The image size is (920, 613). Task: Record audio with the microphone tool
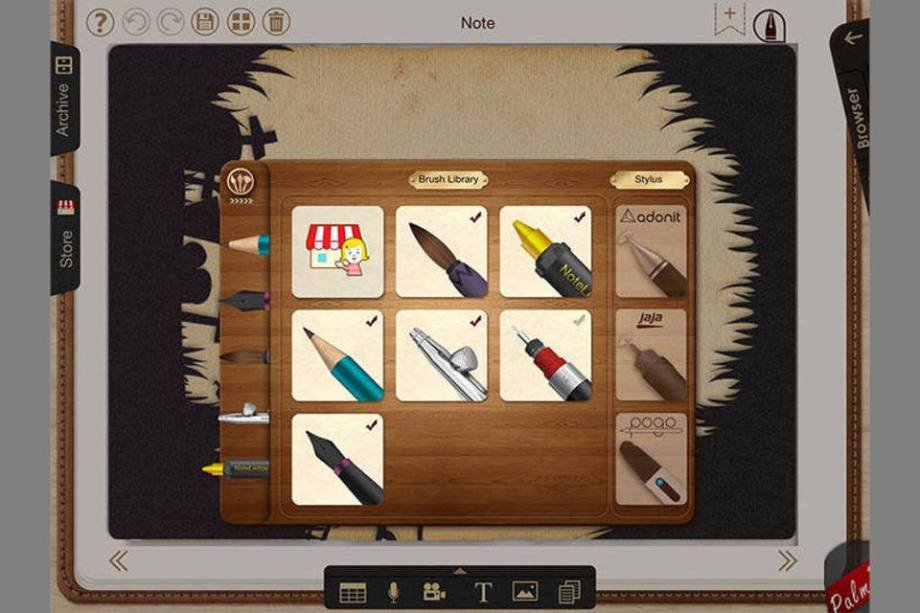pos(394,592)
